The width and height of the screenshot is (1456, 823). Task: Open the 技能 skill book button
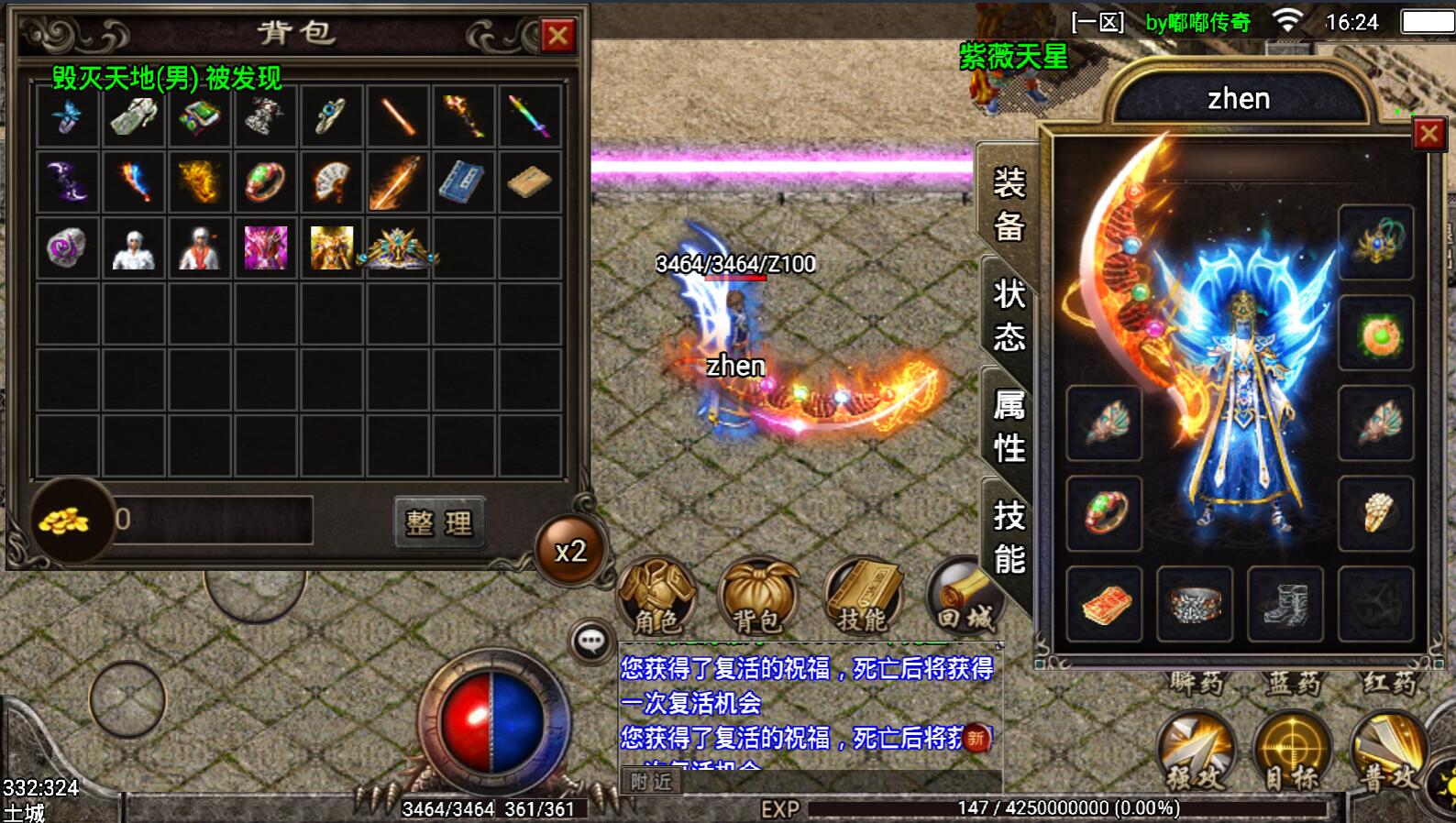point(862,598)
